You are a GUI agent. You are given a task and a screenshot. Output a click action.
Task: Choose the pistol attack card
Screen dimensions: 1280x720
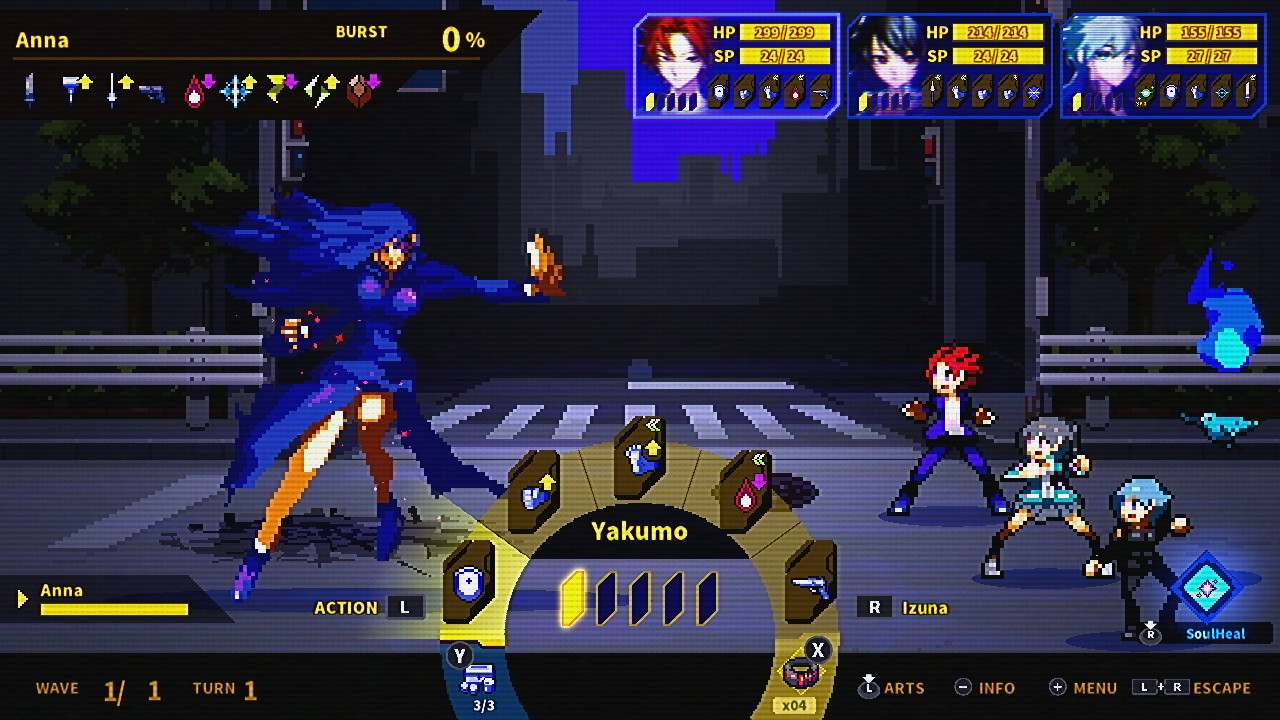tap(810, 585)
